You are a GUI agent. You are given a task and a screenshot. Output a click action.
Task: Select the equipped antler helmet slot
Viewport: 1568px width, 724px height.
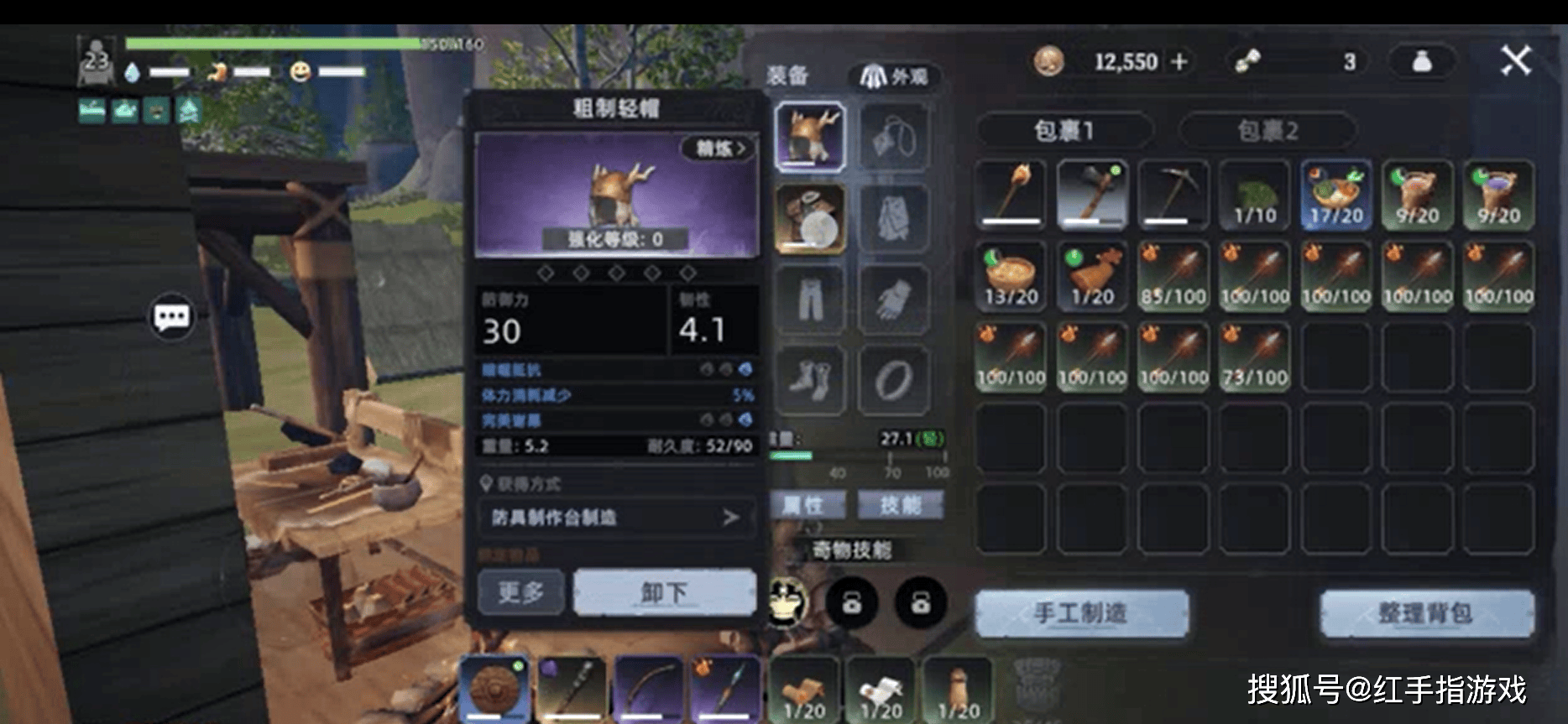click(x=810, y=137)
